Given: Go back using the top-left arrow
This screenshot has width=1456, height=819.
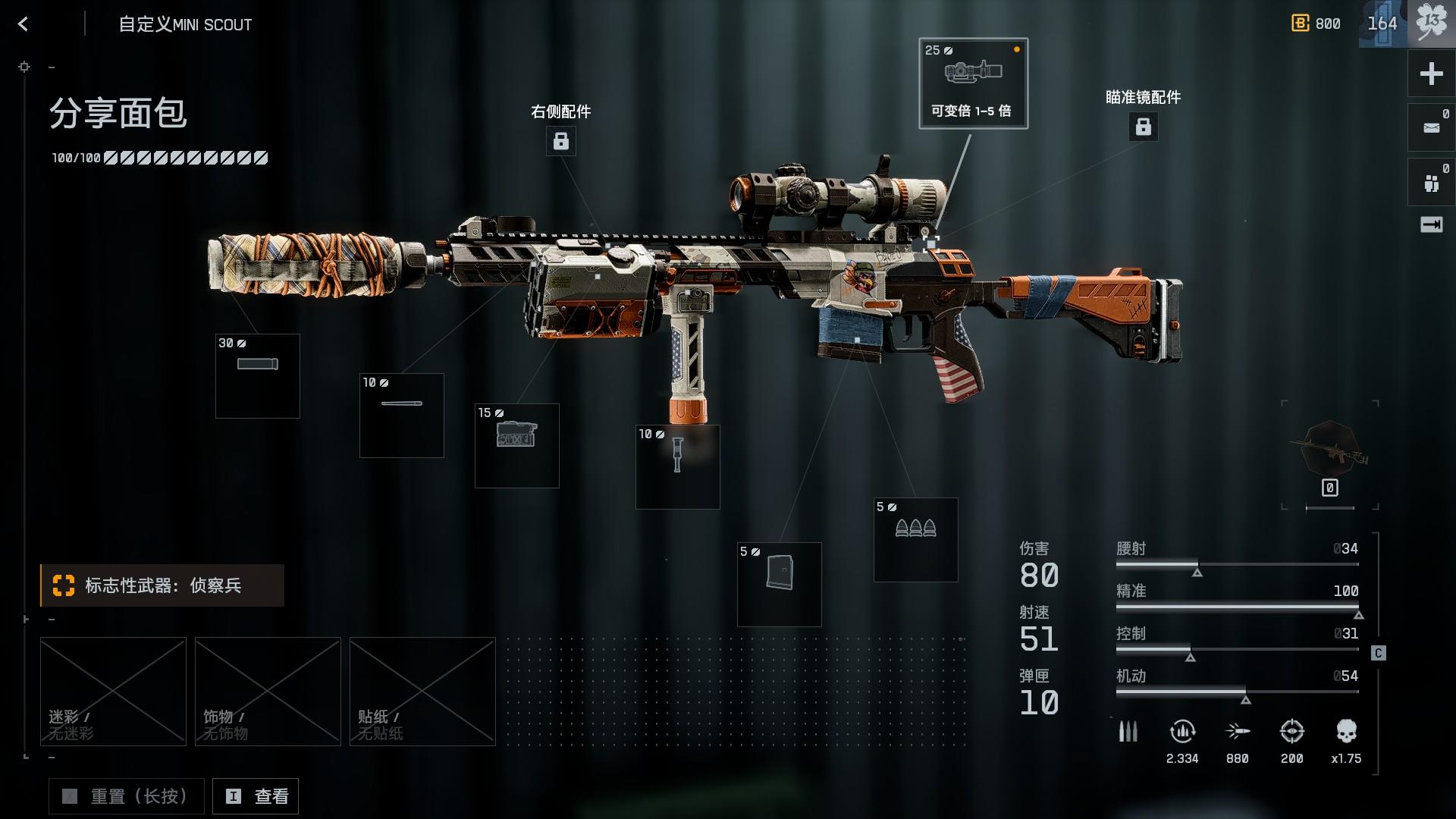Looking at the screenshot, I should click(23, 24).
